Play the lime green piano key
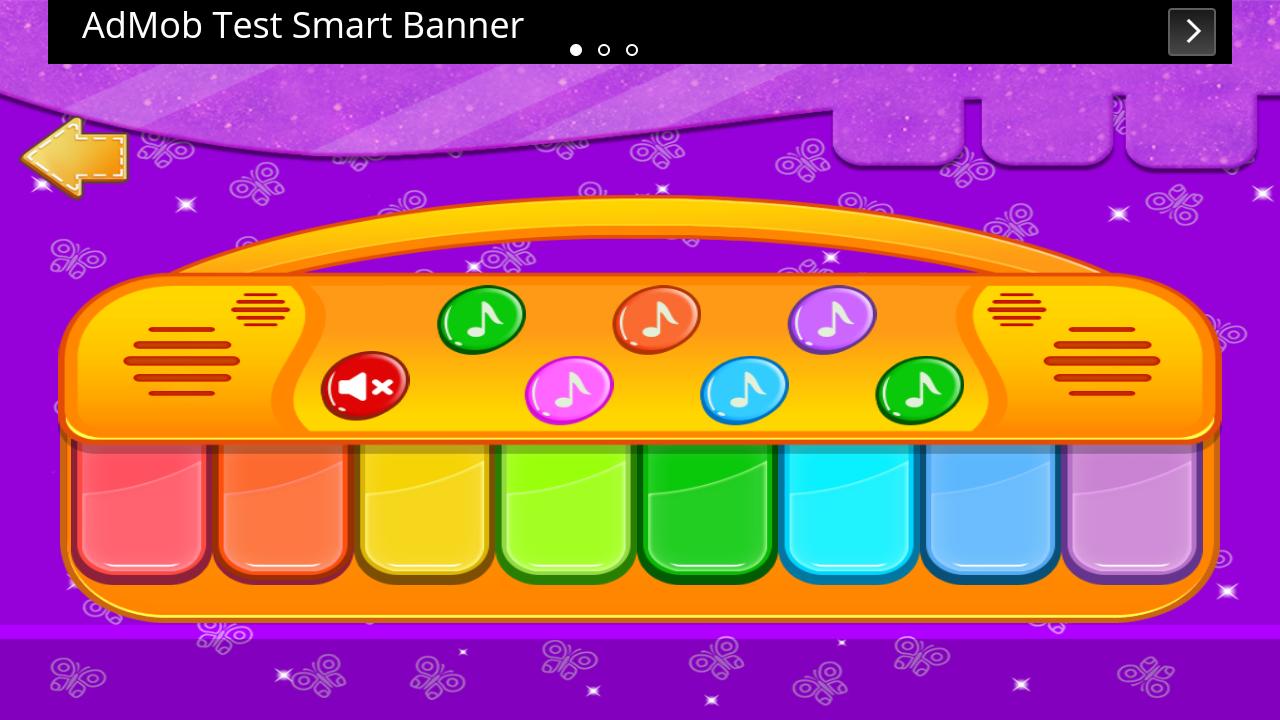Viewport: 1280px width, 720px height. tap(565, 510)
